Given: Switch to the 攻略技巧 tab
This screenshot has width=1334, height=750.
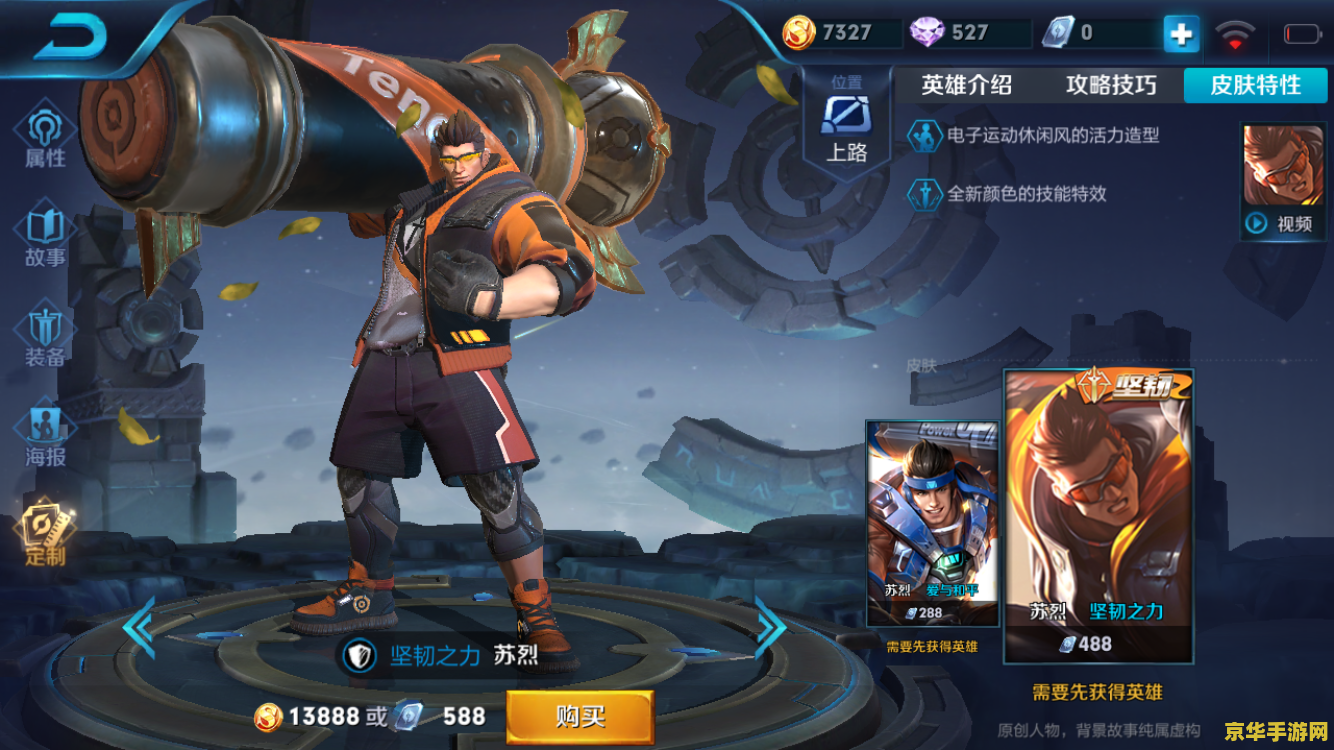Looking at the screenshot, I should click(1111, 86).
